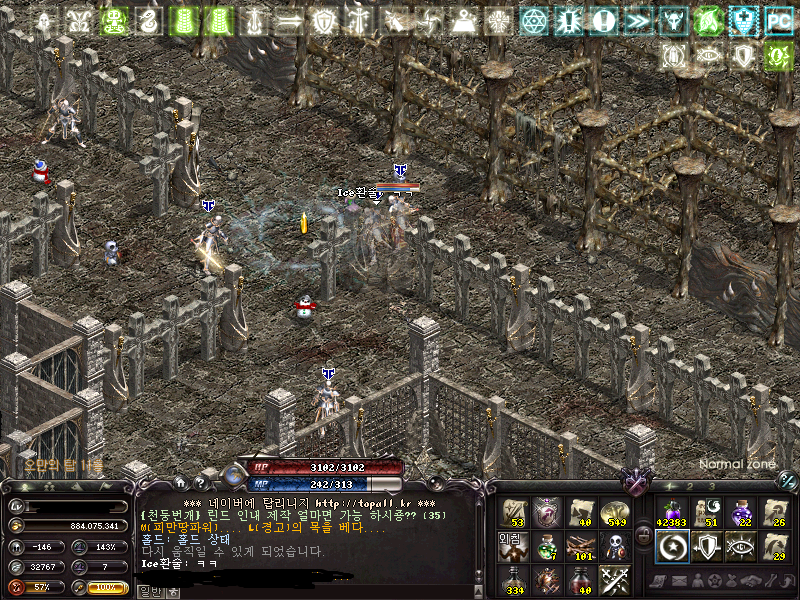Viewport: 800px width, 600px height.
Task: Activate the shield with arrows skill
Action: [705, 546]
